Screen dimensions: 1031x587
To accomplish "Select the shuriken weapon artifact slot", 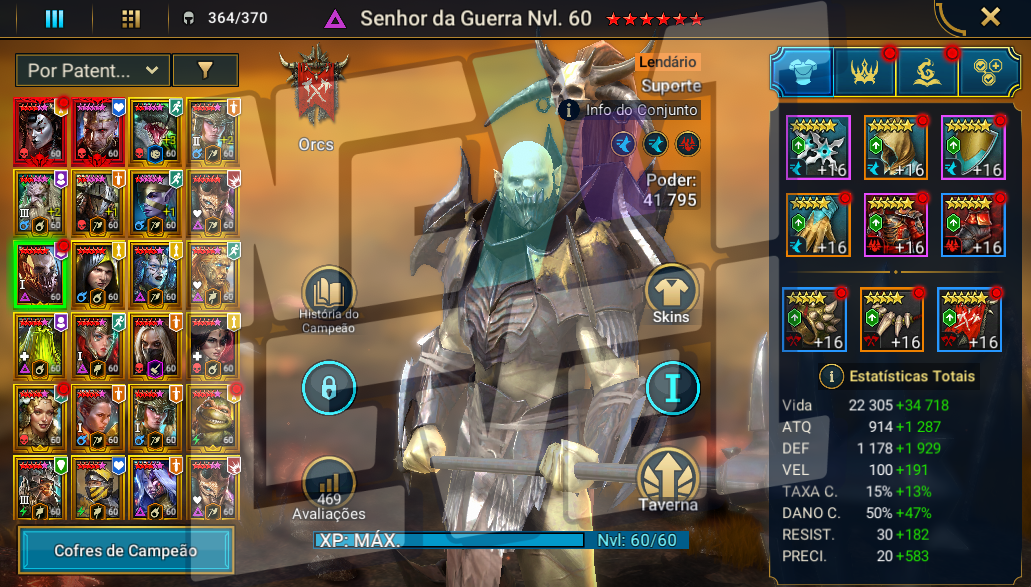I will click(x=817, y=147).
